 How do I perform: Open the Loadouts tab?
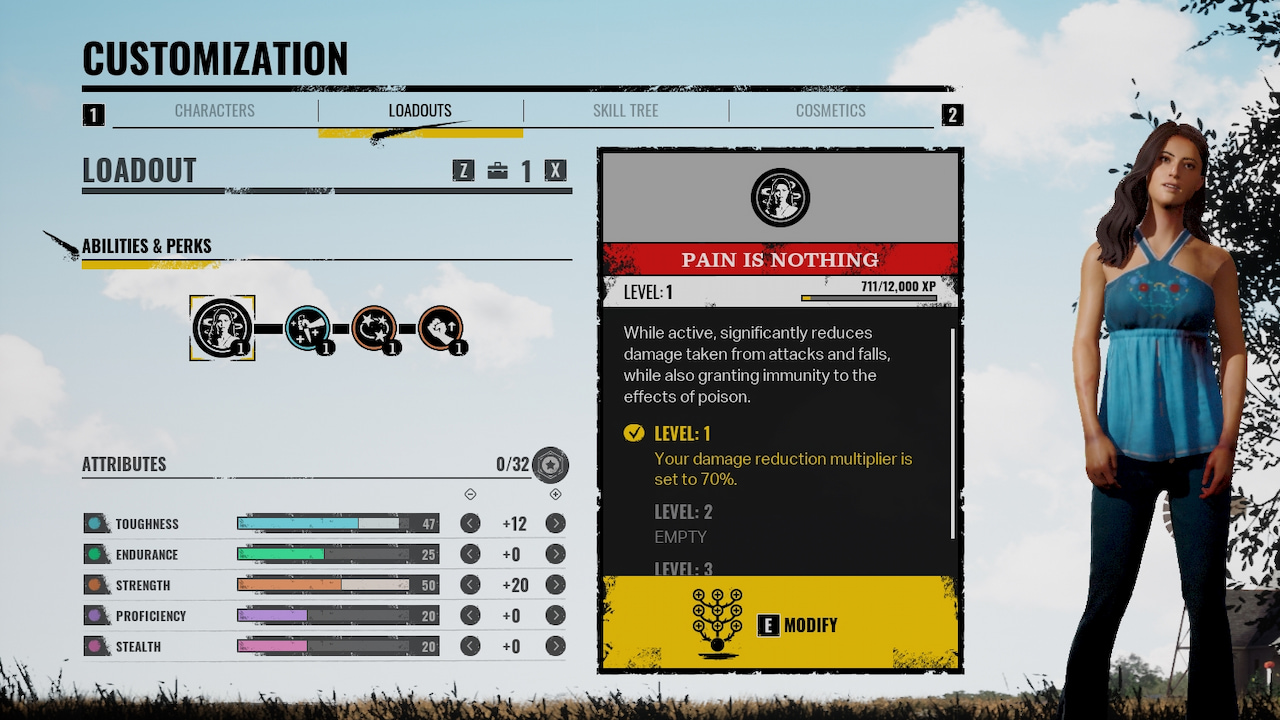coord(420,111)
